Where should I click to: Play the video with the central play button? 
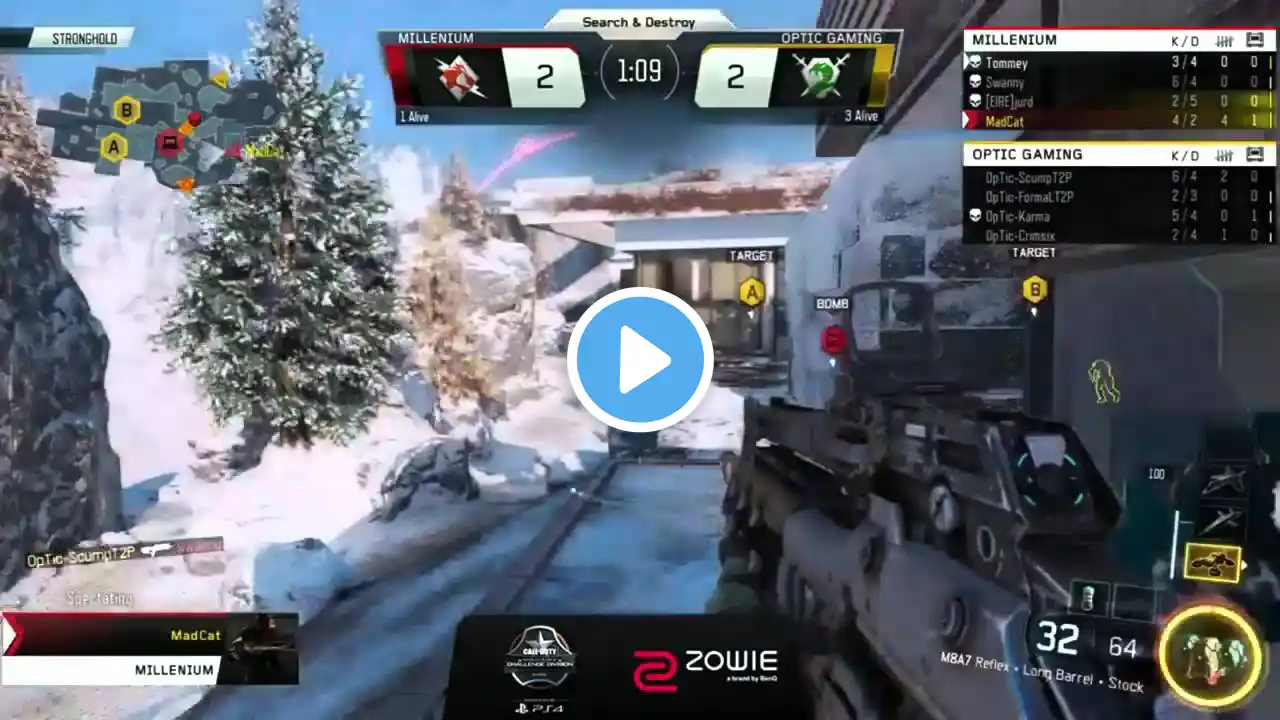pyautogui.click(x=640, y=360)
